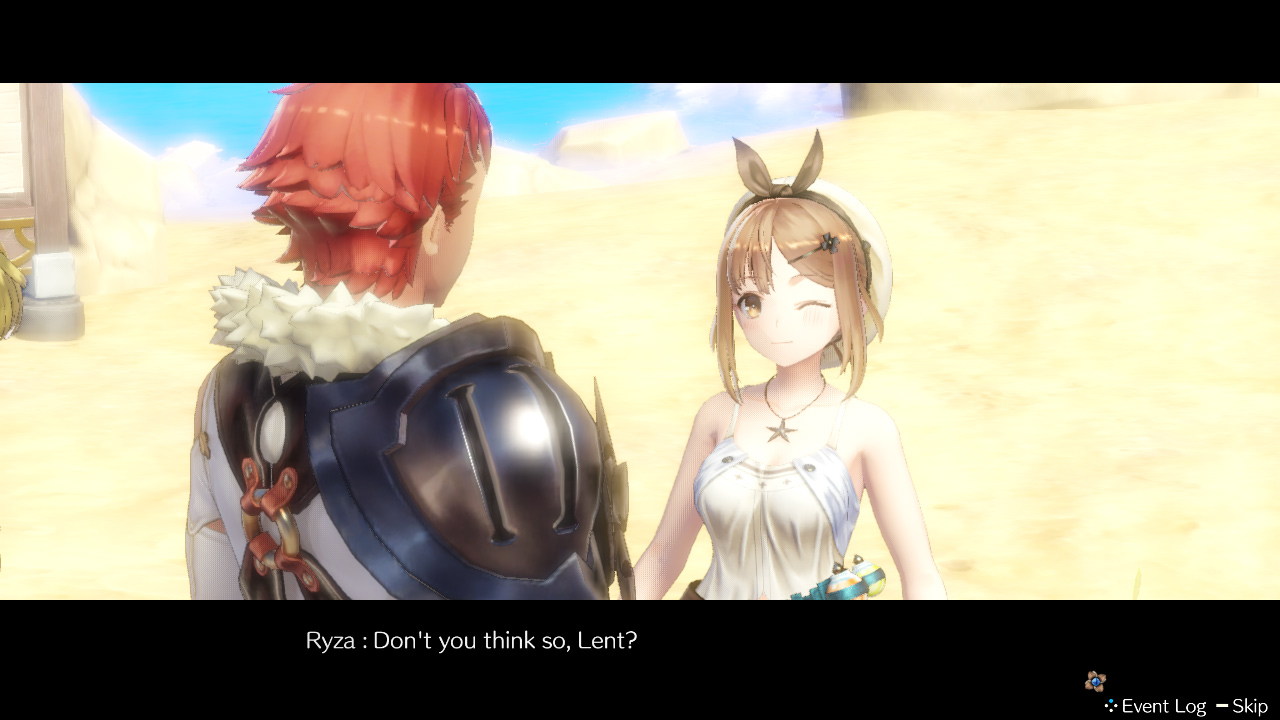Image resolution: width=1280 pixels, height=720 pixels.
Task: Click the minus button prompt icon beside Skip
Action: 1222,705
